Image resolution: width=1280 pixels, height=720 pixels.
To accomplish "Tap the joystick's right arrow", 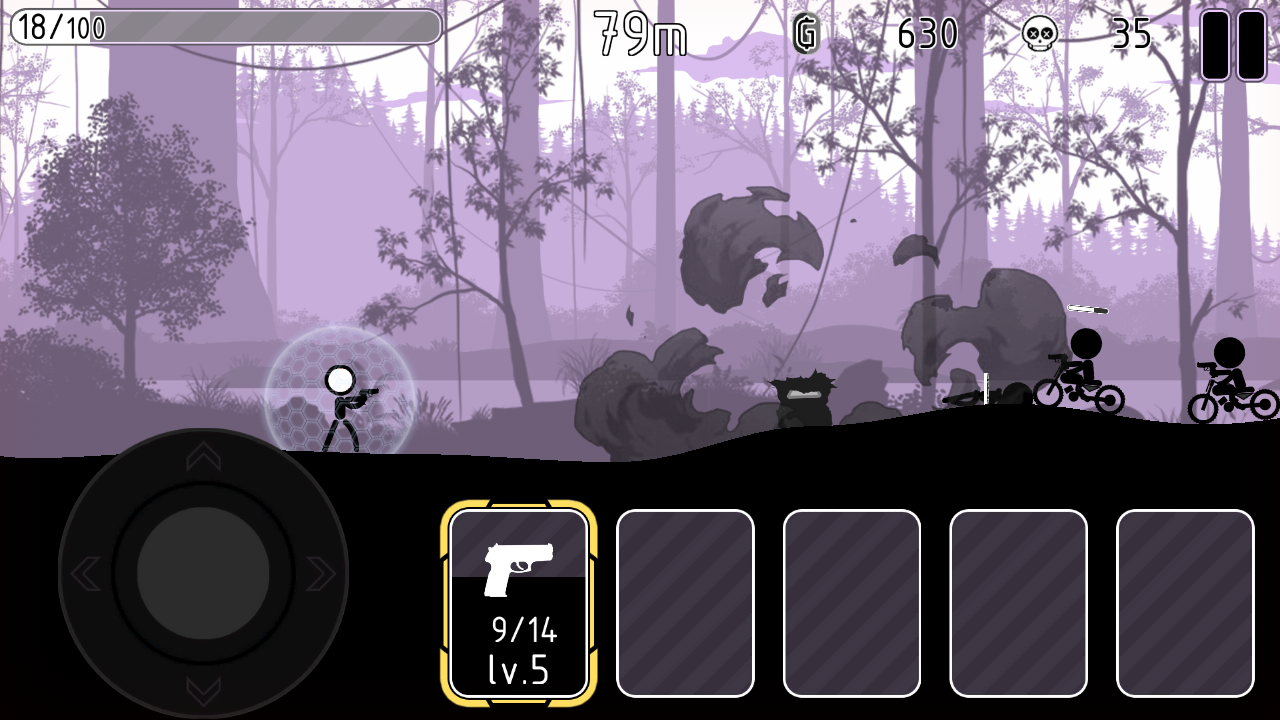I will tap(320, 573).
